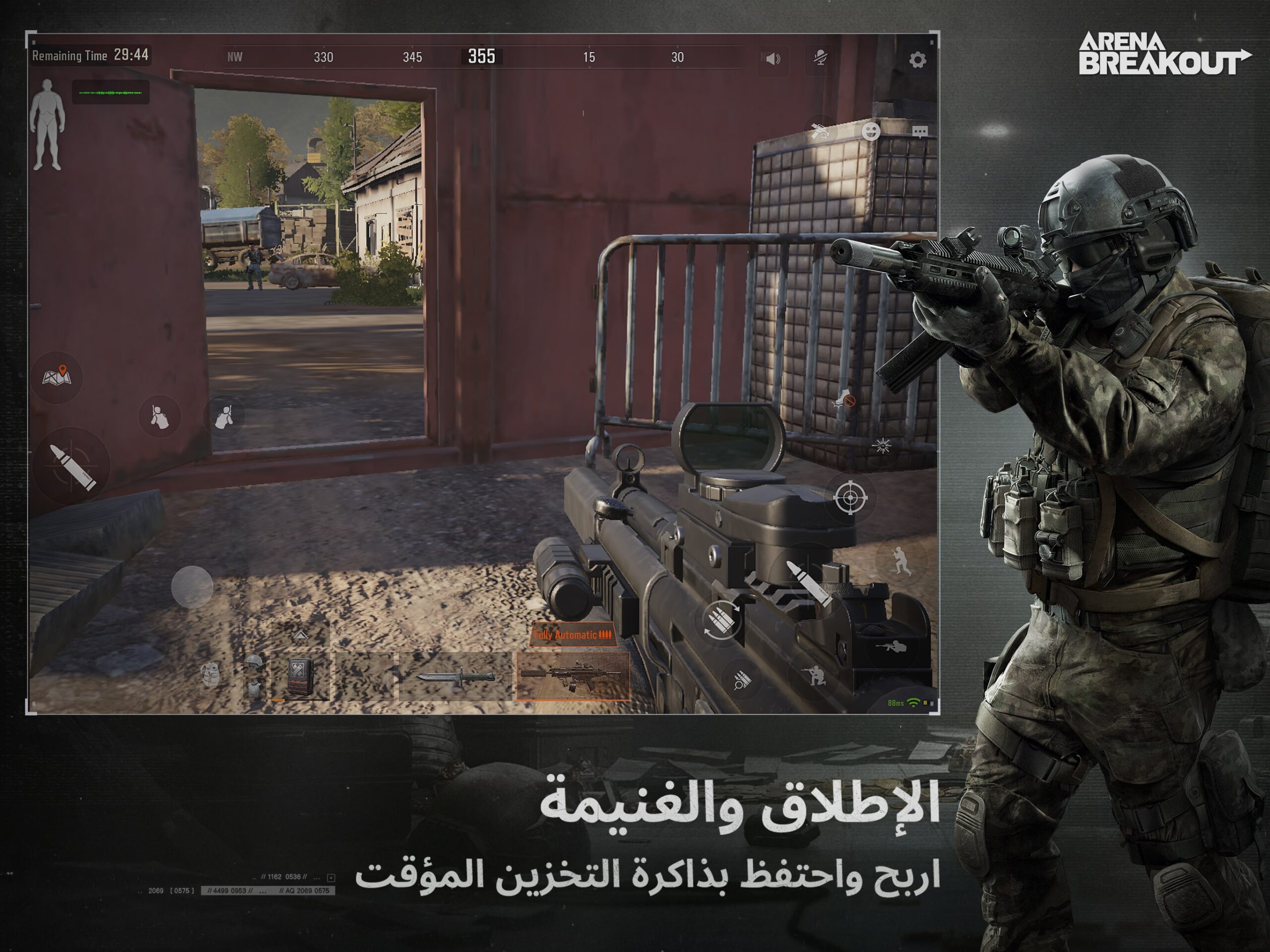Toggle the speaker sound icon
Screen dimensions: 1270x952
click(773, 59)
